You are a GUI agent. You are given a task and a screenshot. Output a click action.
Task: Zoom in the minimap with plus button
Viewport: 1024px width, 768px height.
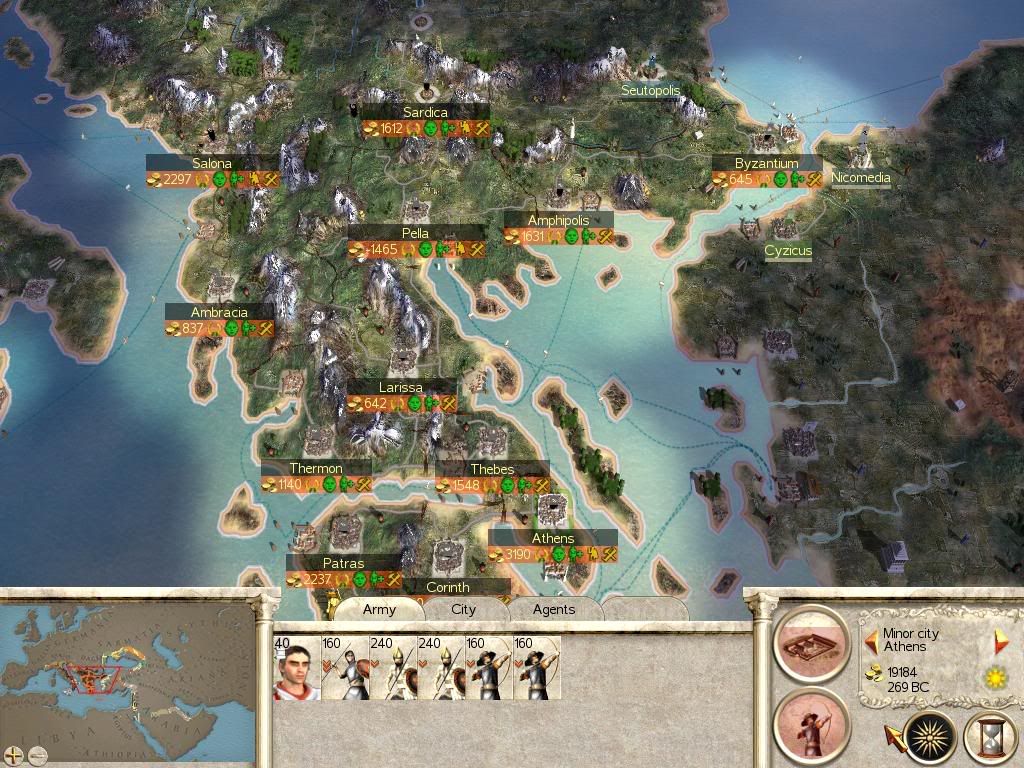[x=13, y=754]
